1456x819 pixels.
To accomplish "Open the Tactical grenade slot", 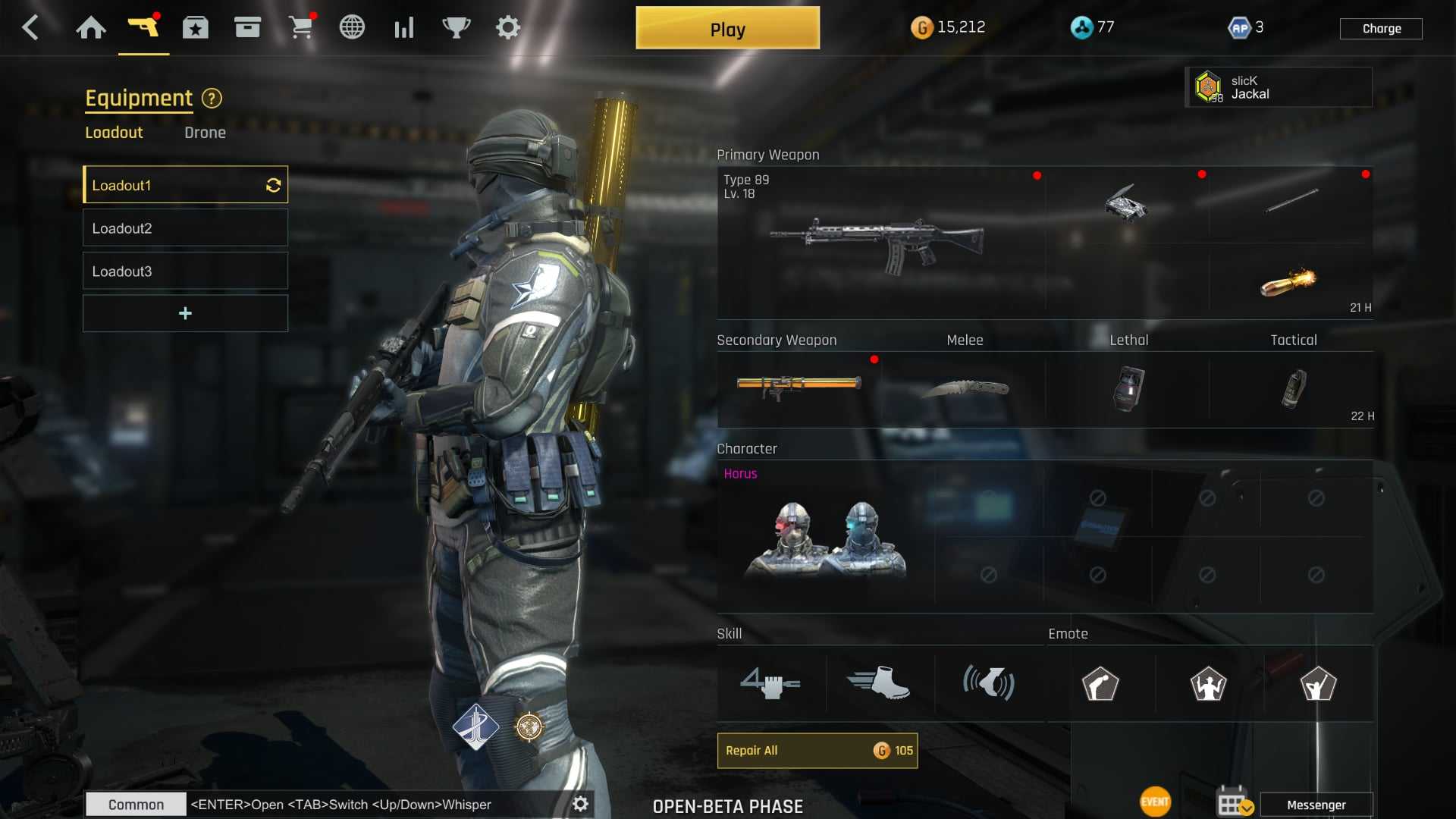I will pyautogui.click(x=1293, y=388).
